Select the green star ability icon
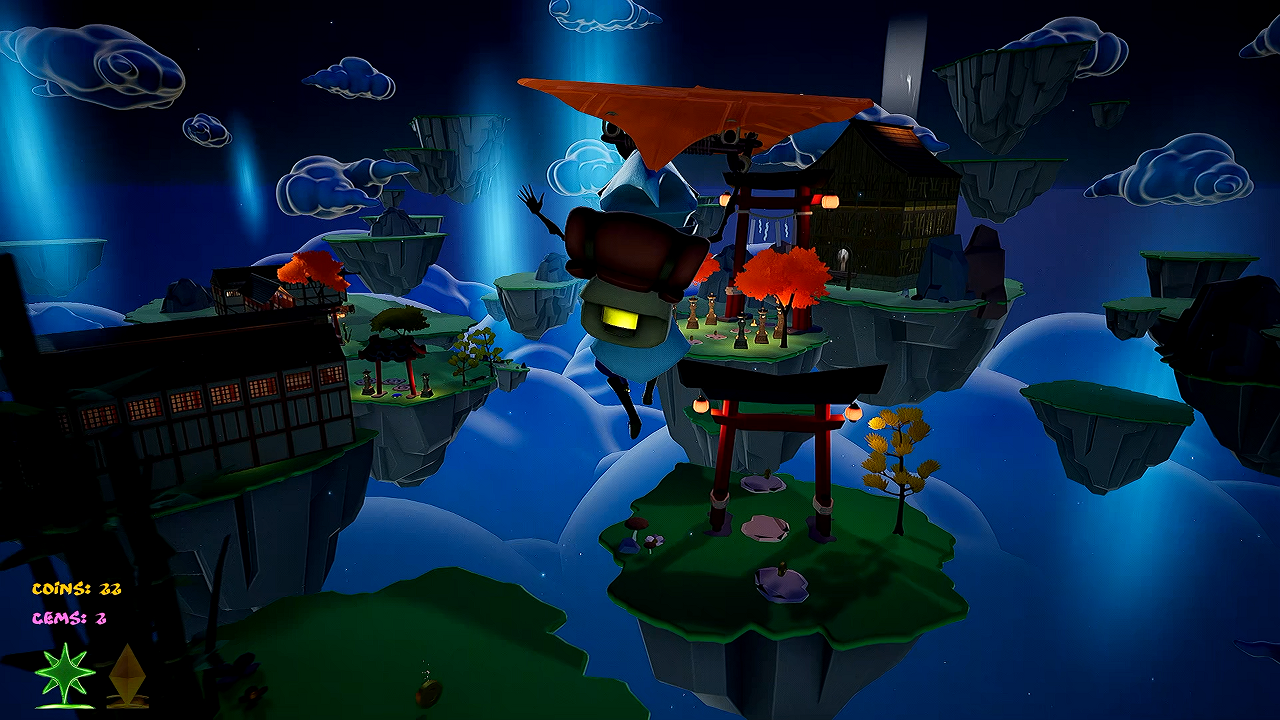1280x720 pixels. click(65, 675)
